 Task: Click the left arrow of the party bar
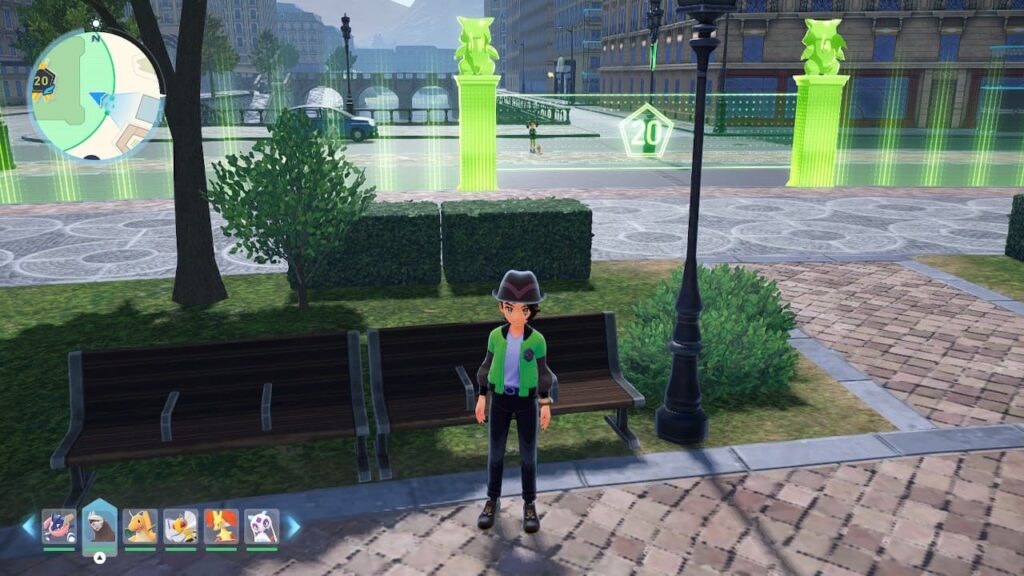[x=28, y=526]
